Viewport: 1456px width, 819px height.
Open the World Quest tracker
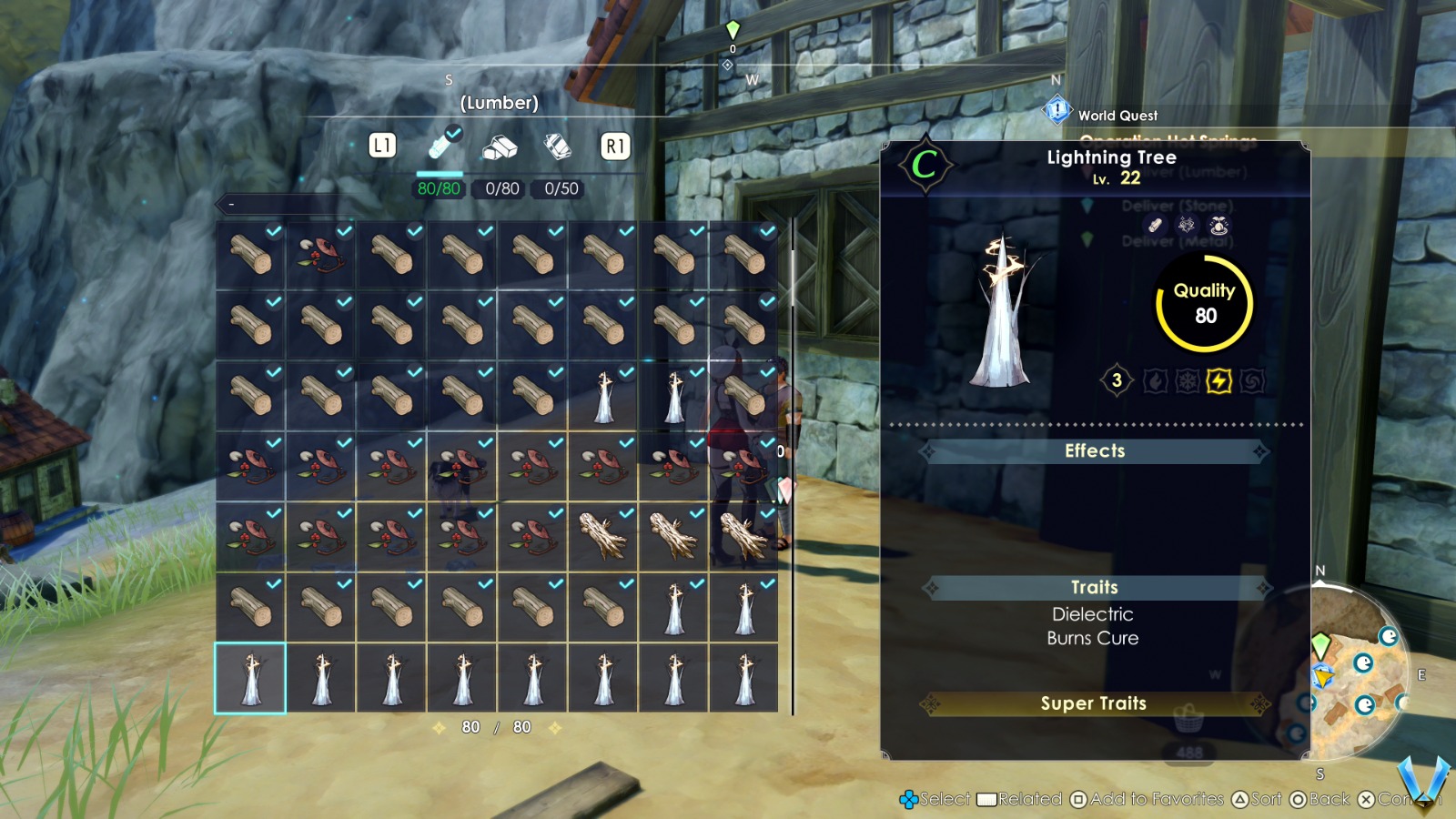click(1117, 116)
